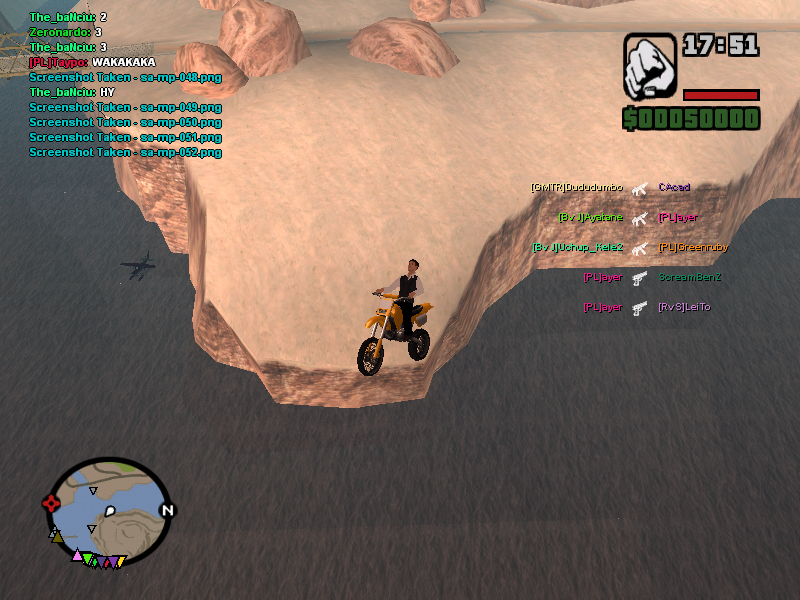Click the red target blip on minimap
800x600 pixels.
(51, 504)
